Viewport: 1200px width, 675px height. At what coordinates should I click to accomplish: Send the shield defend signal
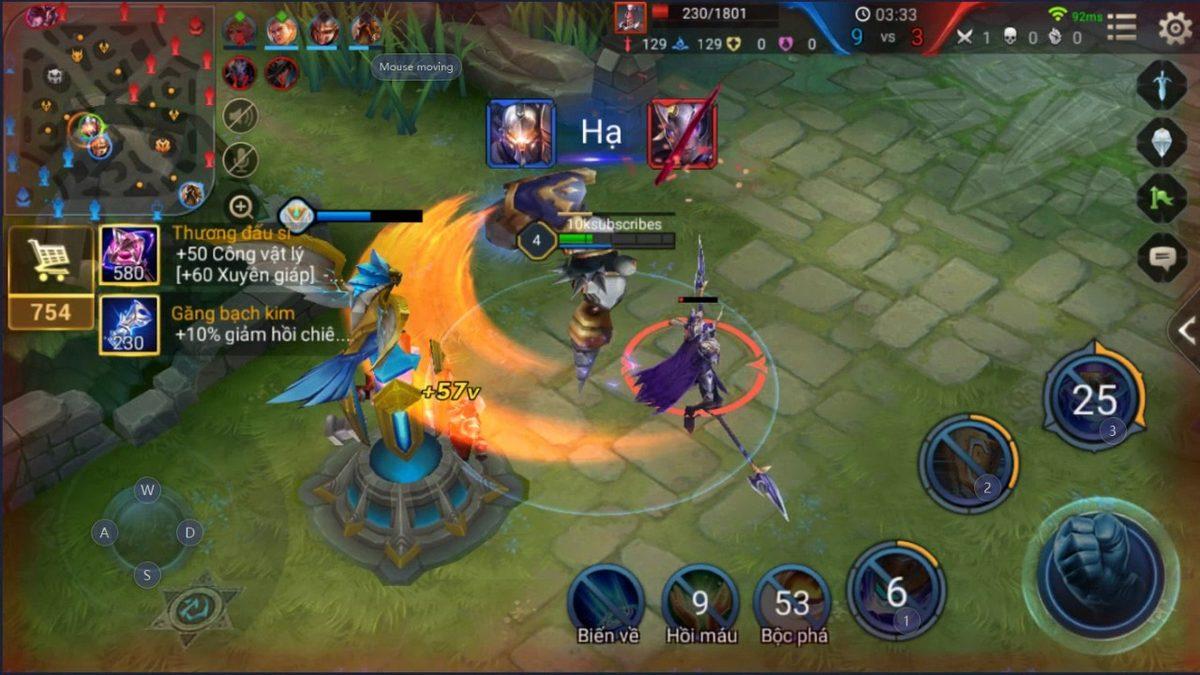click(x=1161, y=142)
